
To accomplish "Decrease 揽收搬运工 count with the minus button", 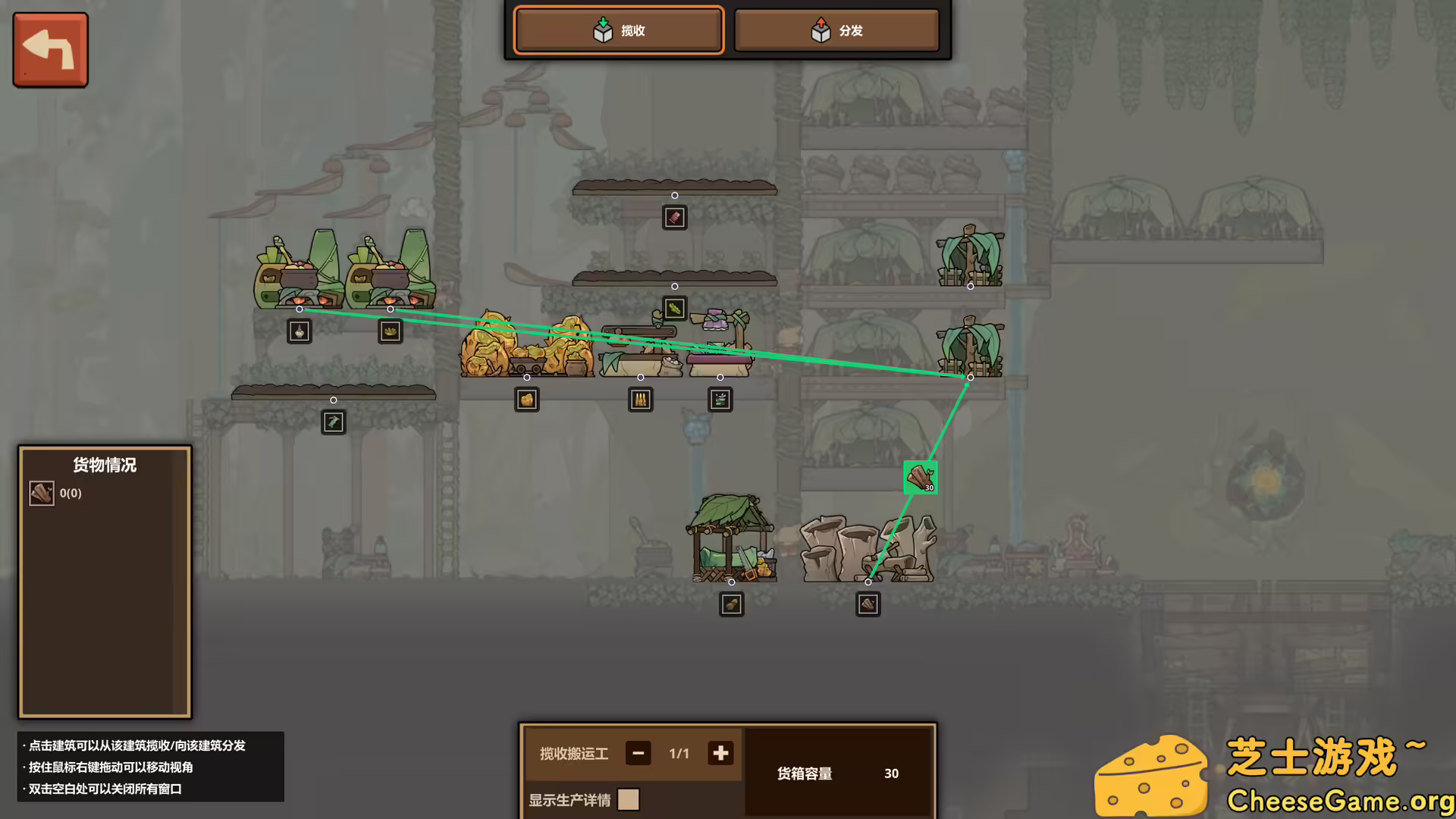I will click(638, 753).
